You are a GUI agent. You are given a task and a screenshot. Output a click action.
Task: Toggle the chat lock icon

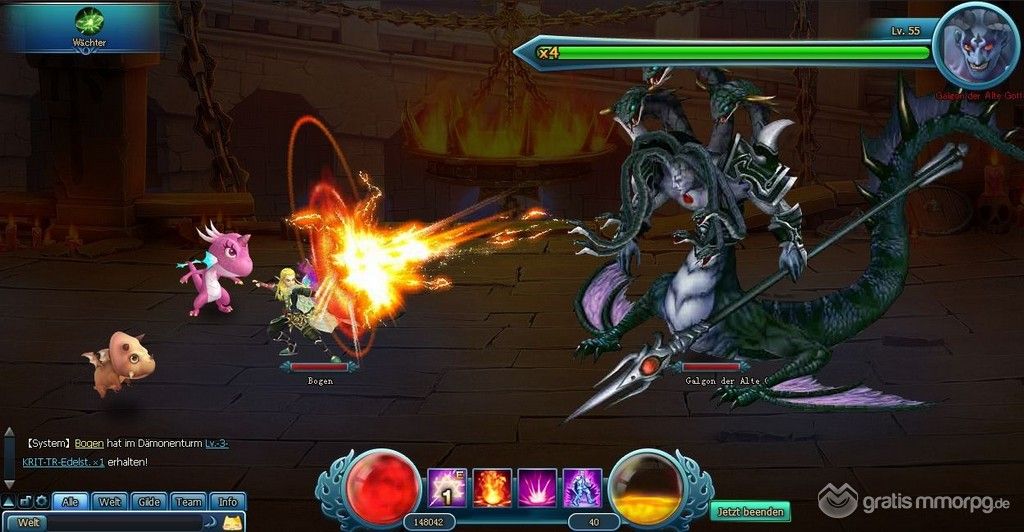25,501
